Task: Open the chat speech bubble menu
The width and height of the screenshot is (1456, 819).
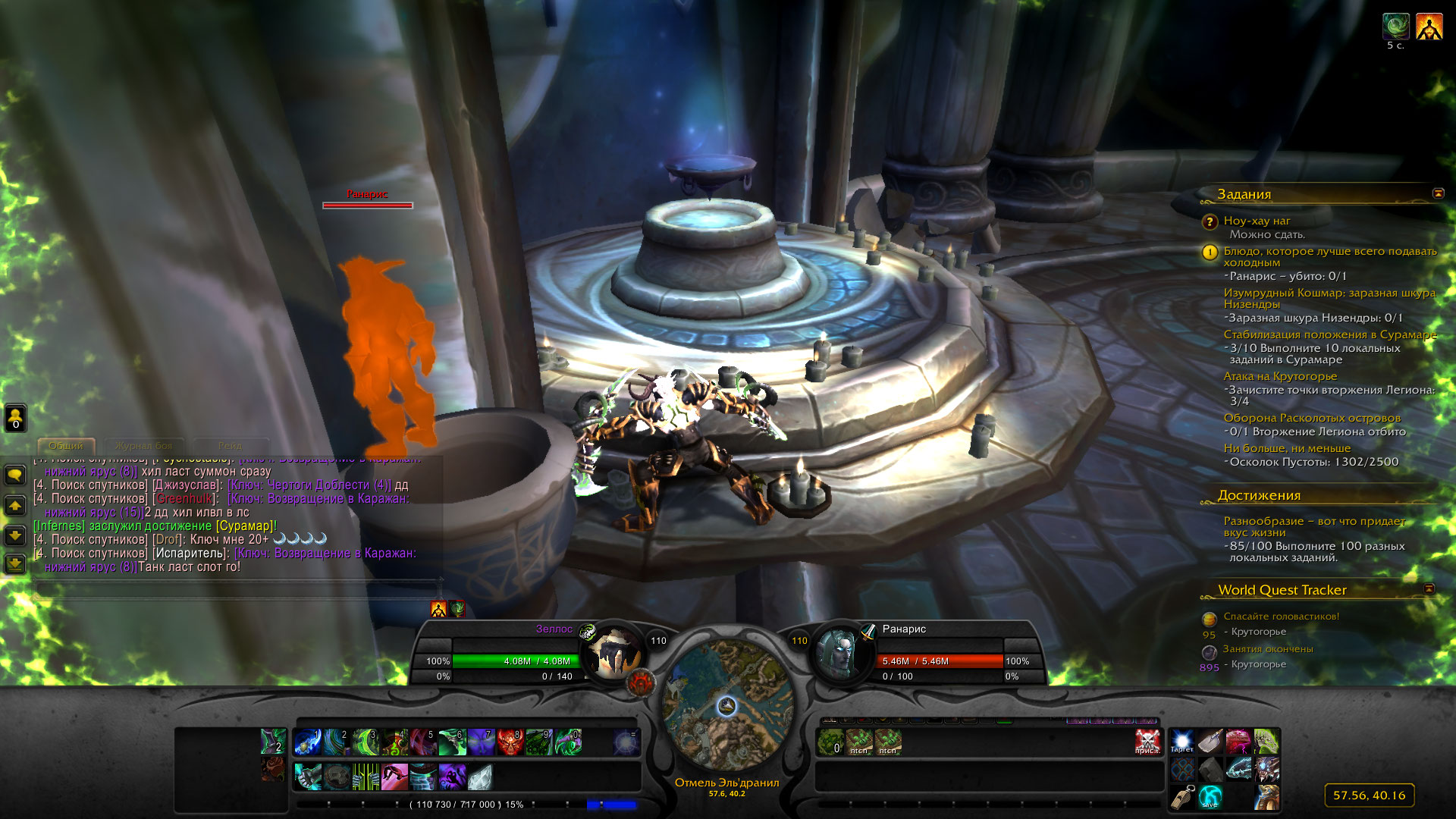Action: click(15, 475)
